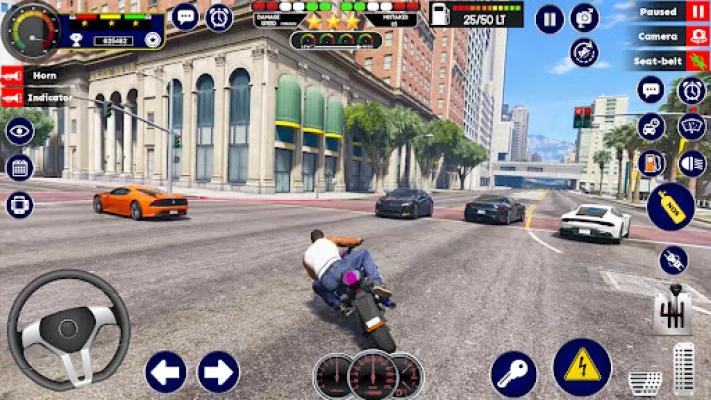Activate the NOS boost button
Viewport: 711px width, 400px height.
pyautogui.click(x=669, y=207)
